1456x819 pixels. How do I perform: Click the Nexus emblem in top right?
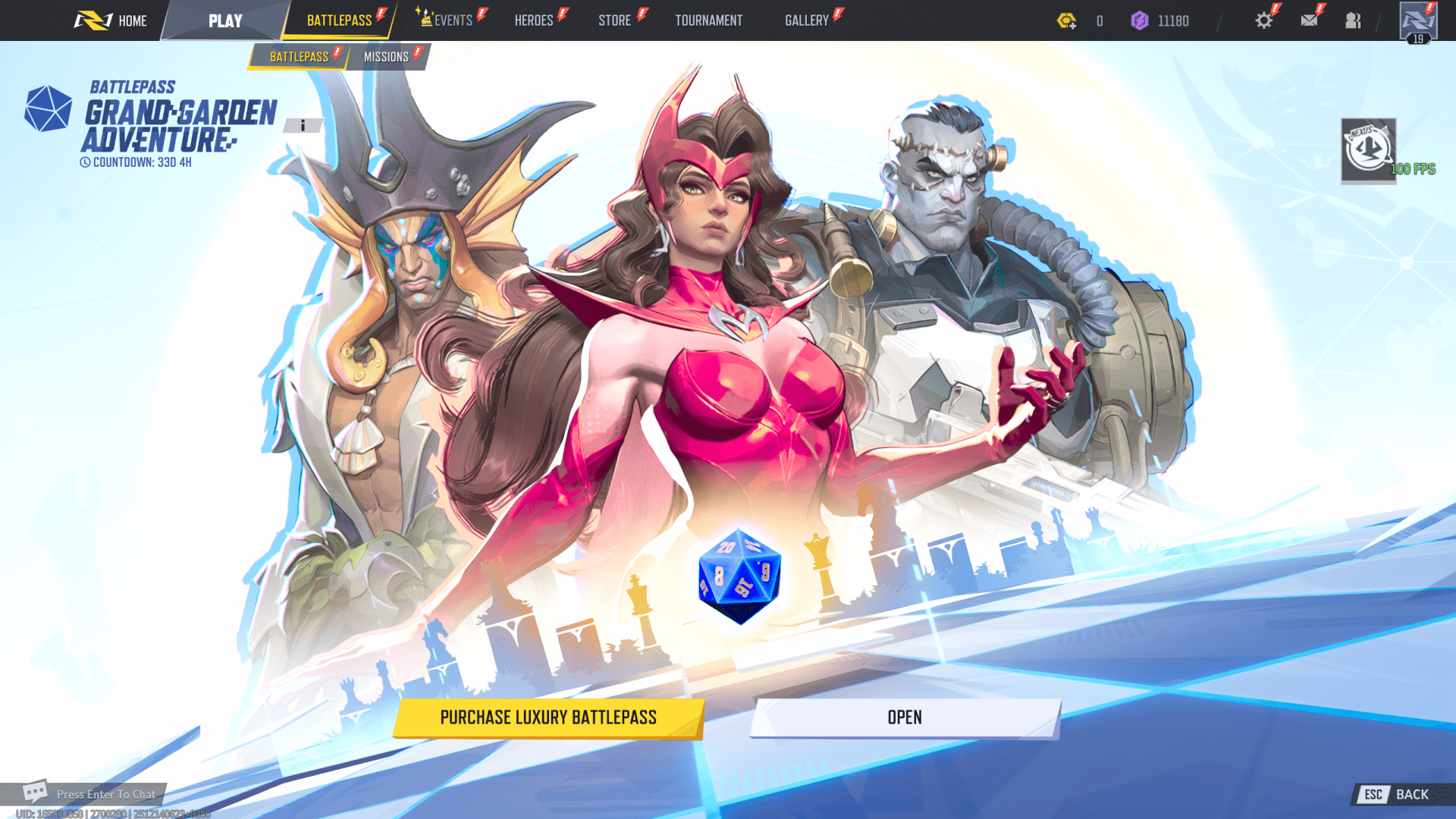click(1367, 149)
